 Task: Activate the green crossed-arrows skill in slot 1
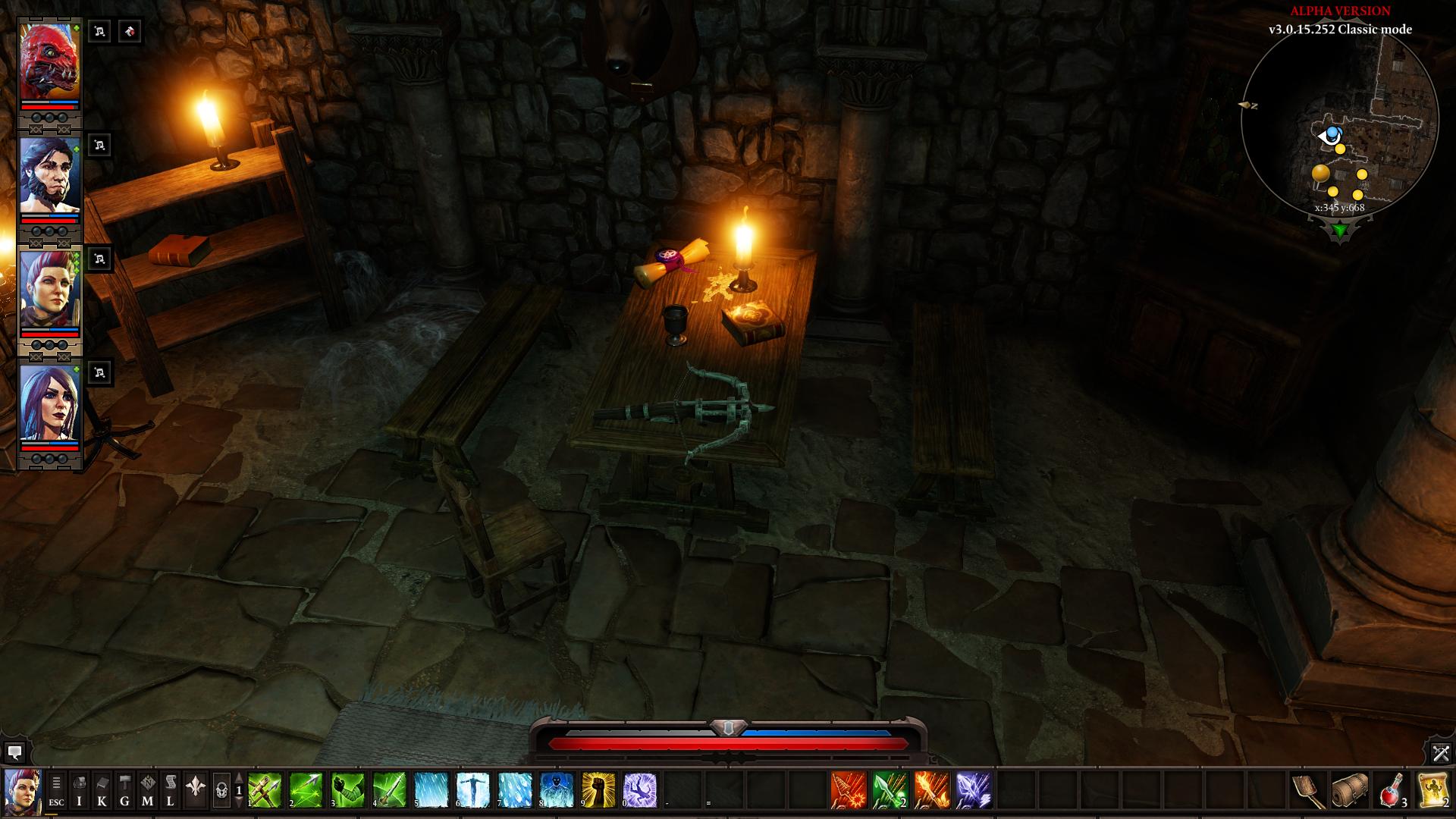(x=265, y=791)
